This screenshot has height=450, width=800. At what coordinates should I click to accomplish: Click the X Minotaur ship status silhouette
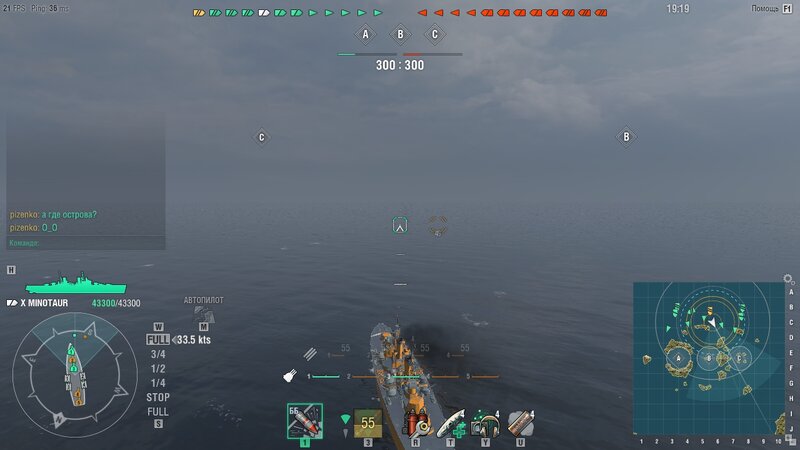67,284
